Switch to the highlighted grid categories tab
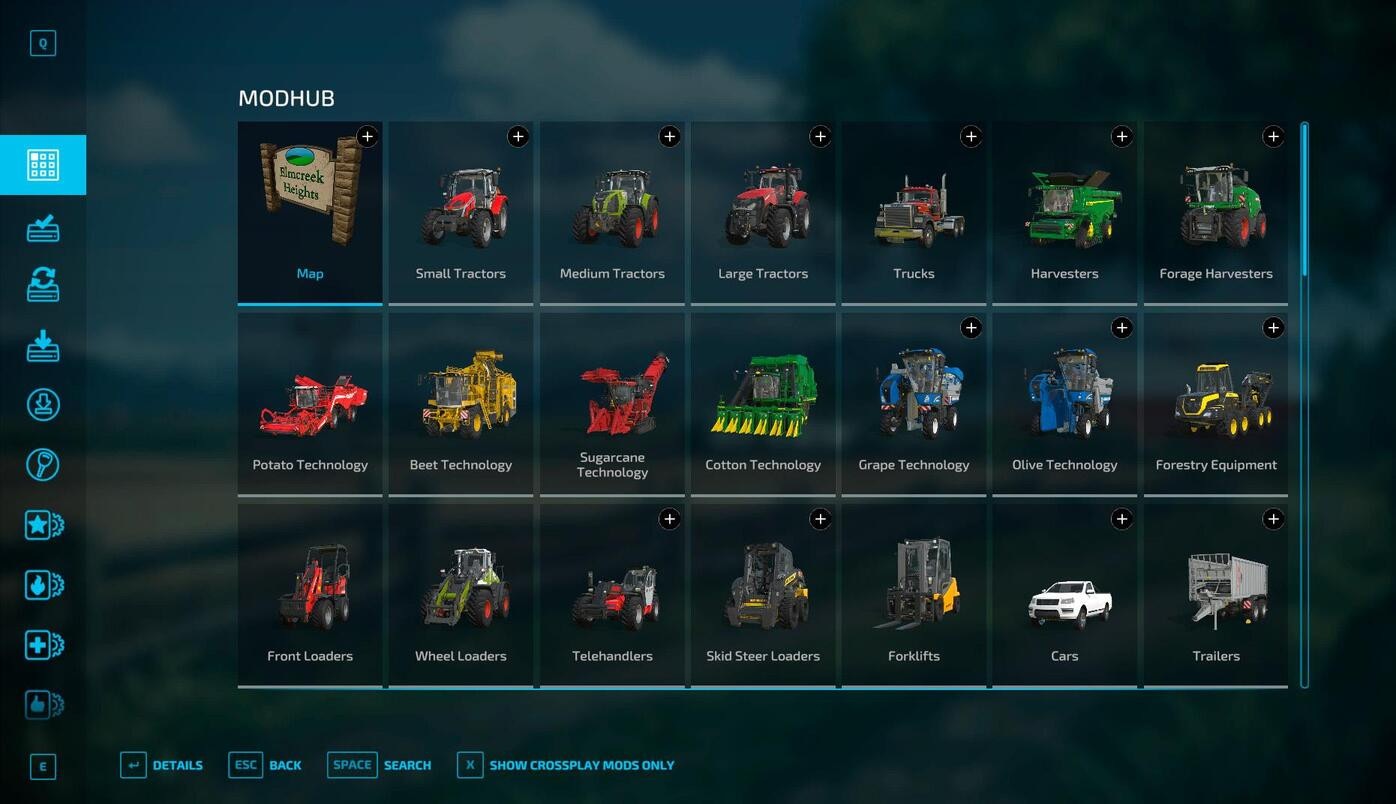Viewport: 1396px width, 804px height. tap(43, 165)
